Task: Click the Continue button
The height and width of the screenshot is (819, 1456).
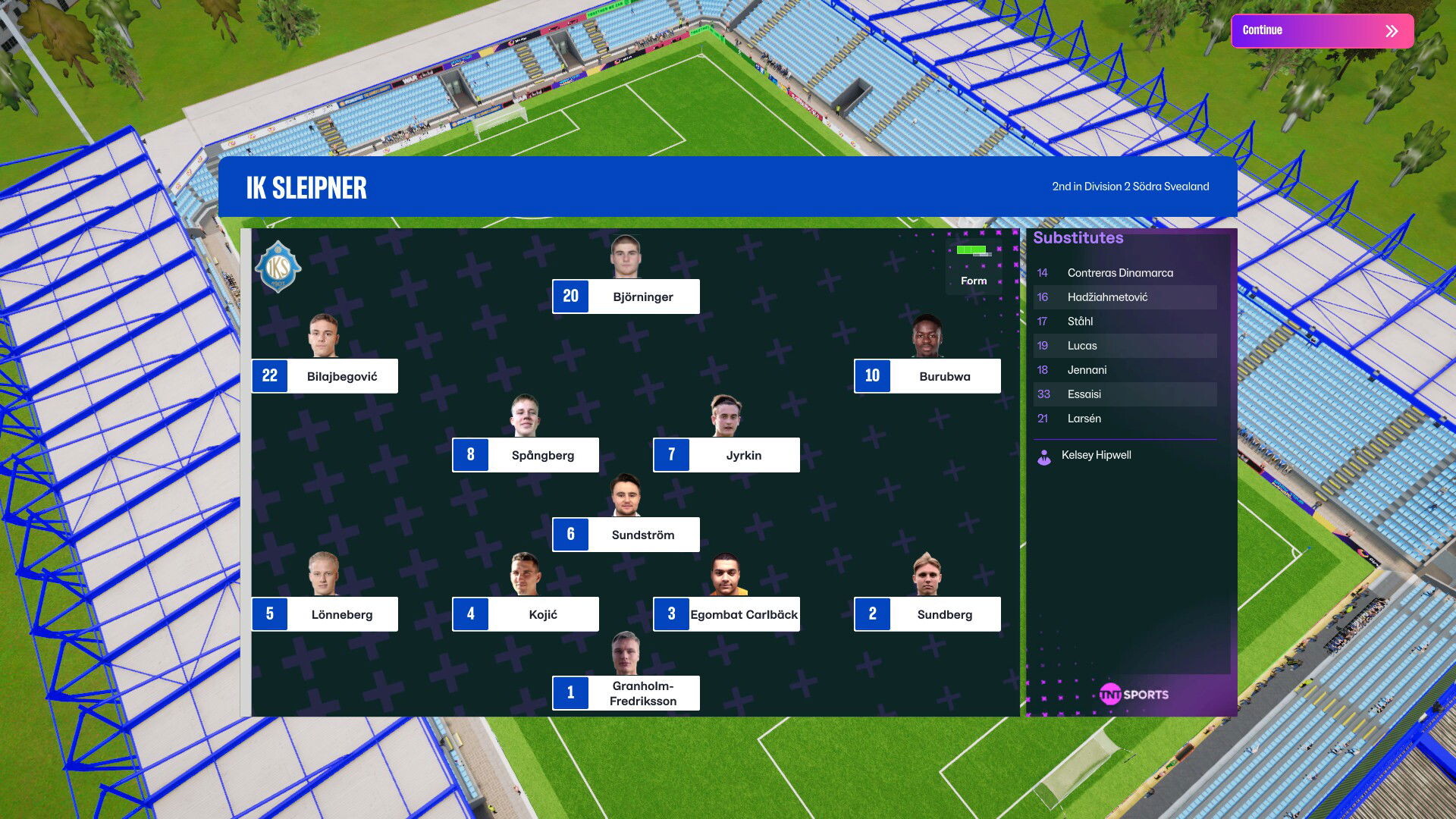Action: point(1322,31)
